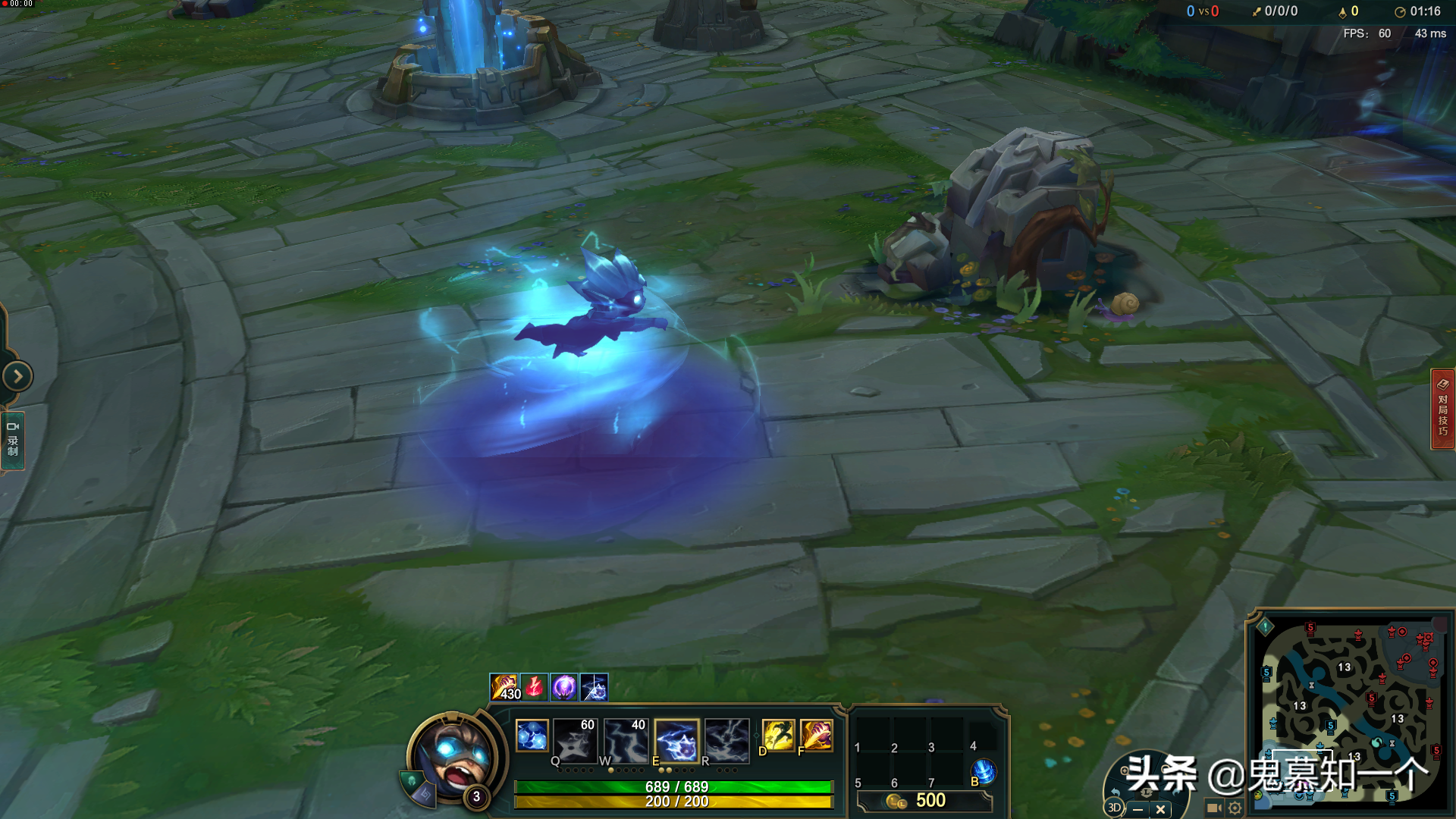Viewport: 1456px width, 819px height.
Task: Activate the Q shuriken ability
Action: 575,739
